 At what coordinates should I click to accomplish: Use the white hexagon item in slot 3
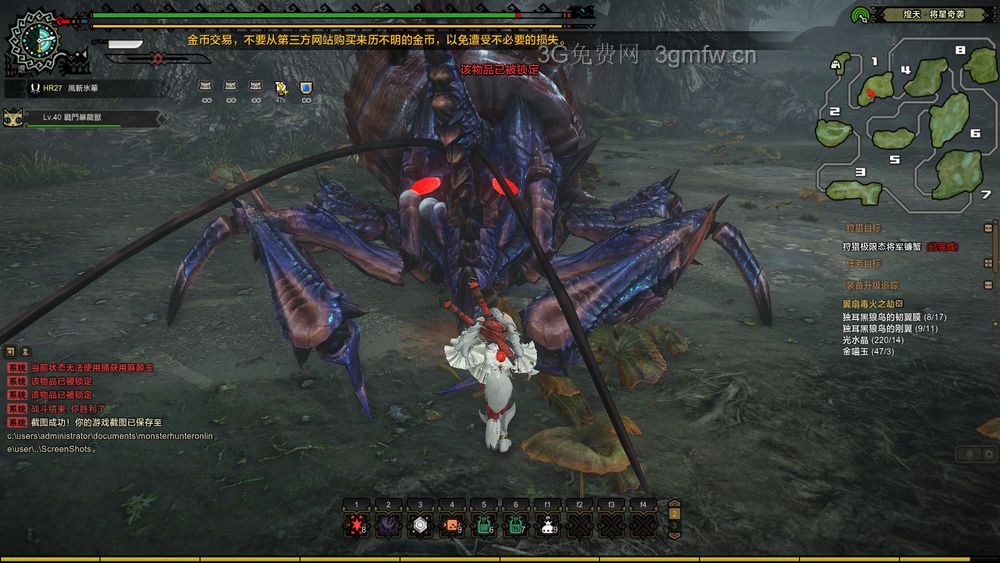click(420, 524)
